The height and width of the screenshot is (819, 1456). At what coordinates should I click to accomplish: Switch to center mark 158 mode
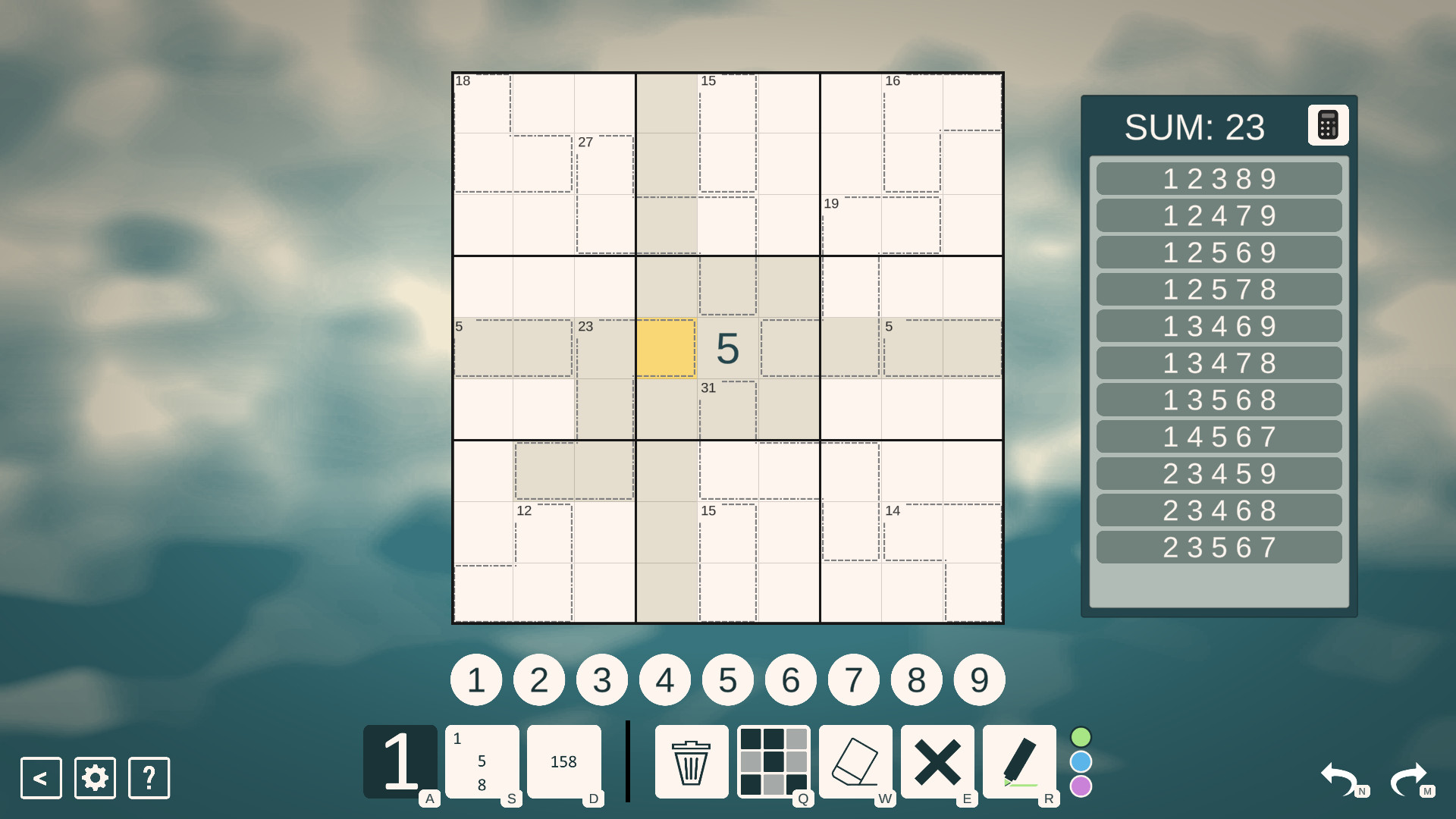point(564,761)
